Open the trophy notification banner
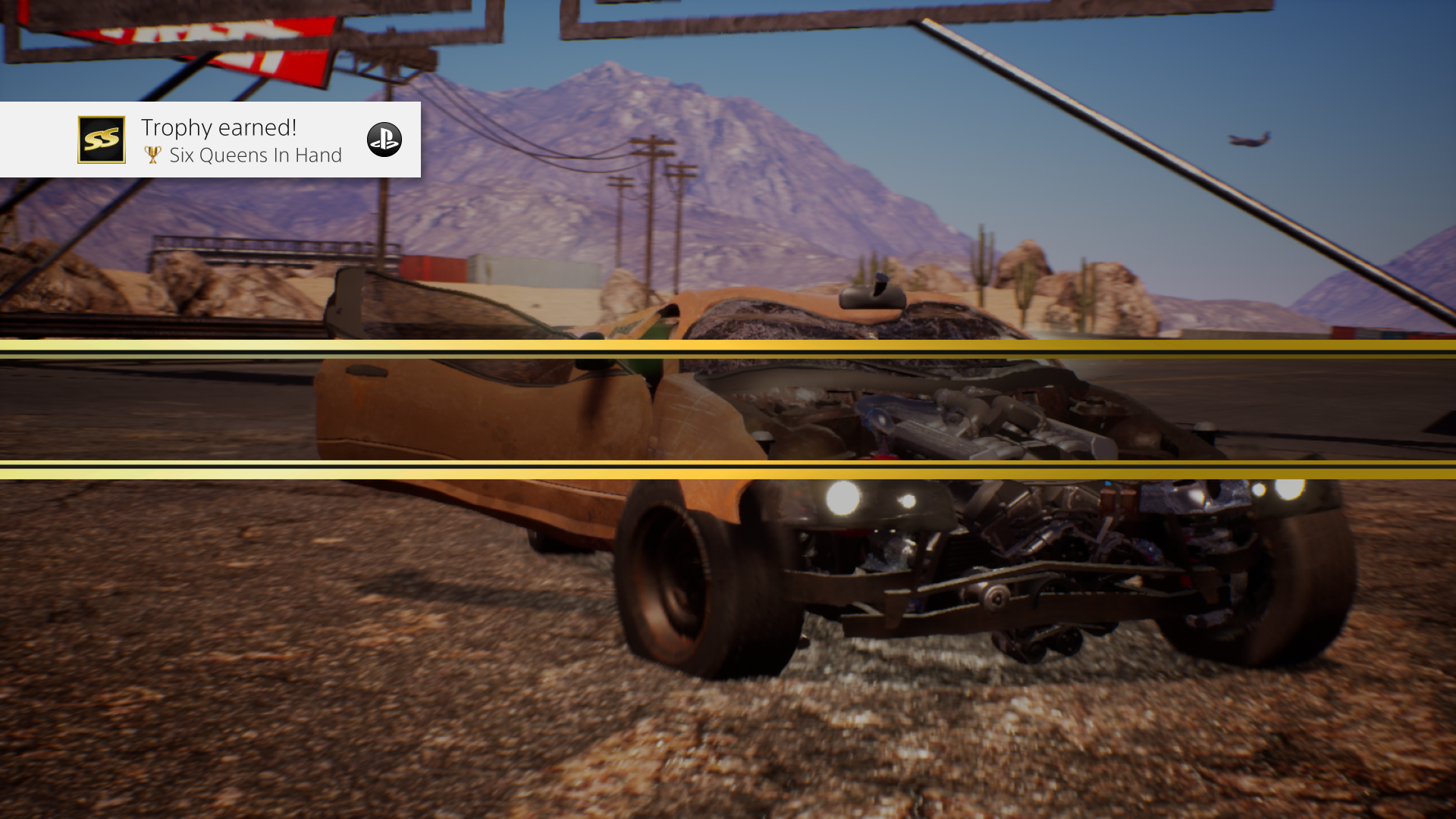Image resolution: width=1456 pixels, height=819 pixels. pos(210,140)
